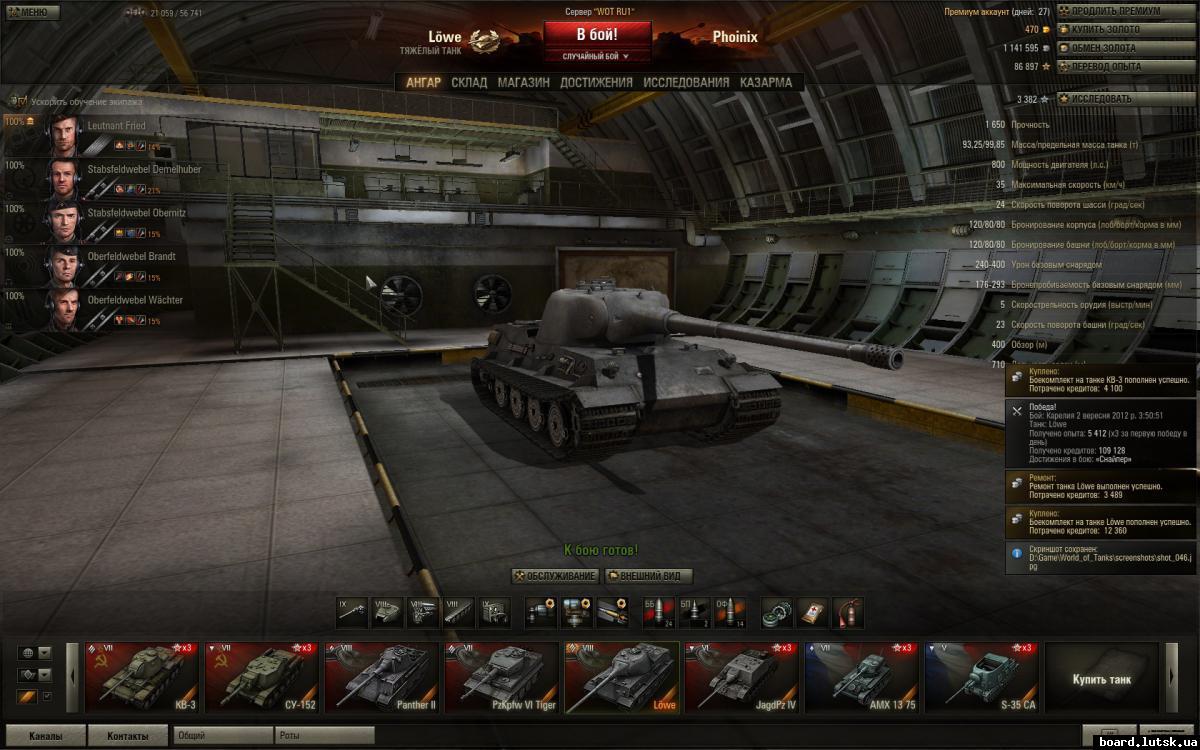1200x750 pixels.
Task: Open the МЕНЮ button
Action: pyautogui.click(x=27, y=12)
